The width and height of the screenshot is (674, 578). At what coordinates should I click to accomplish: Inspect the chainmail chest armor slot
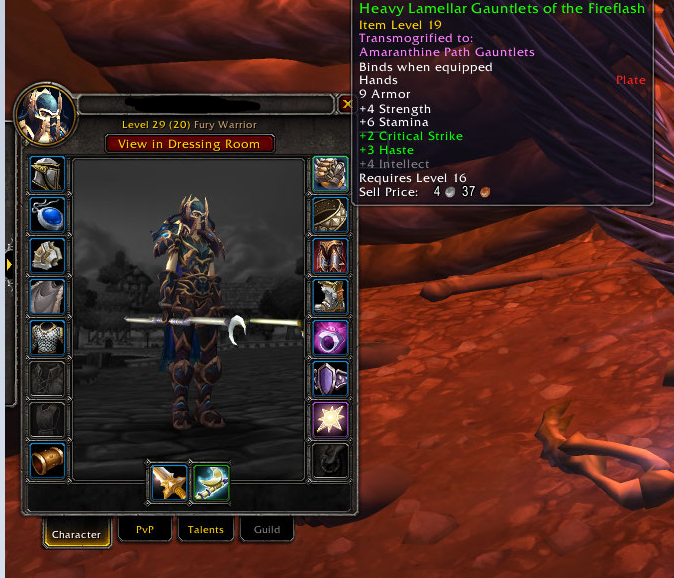tap(48, 338)
